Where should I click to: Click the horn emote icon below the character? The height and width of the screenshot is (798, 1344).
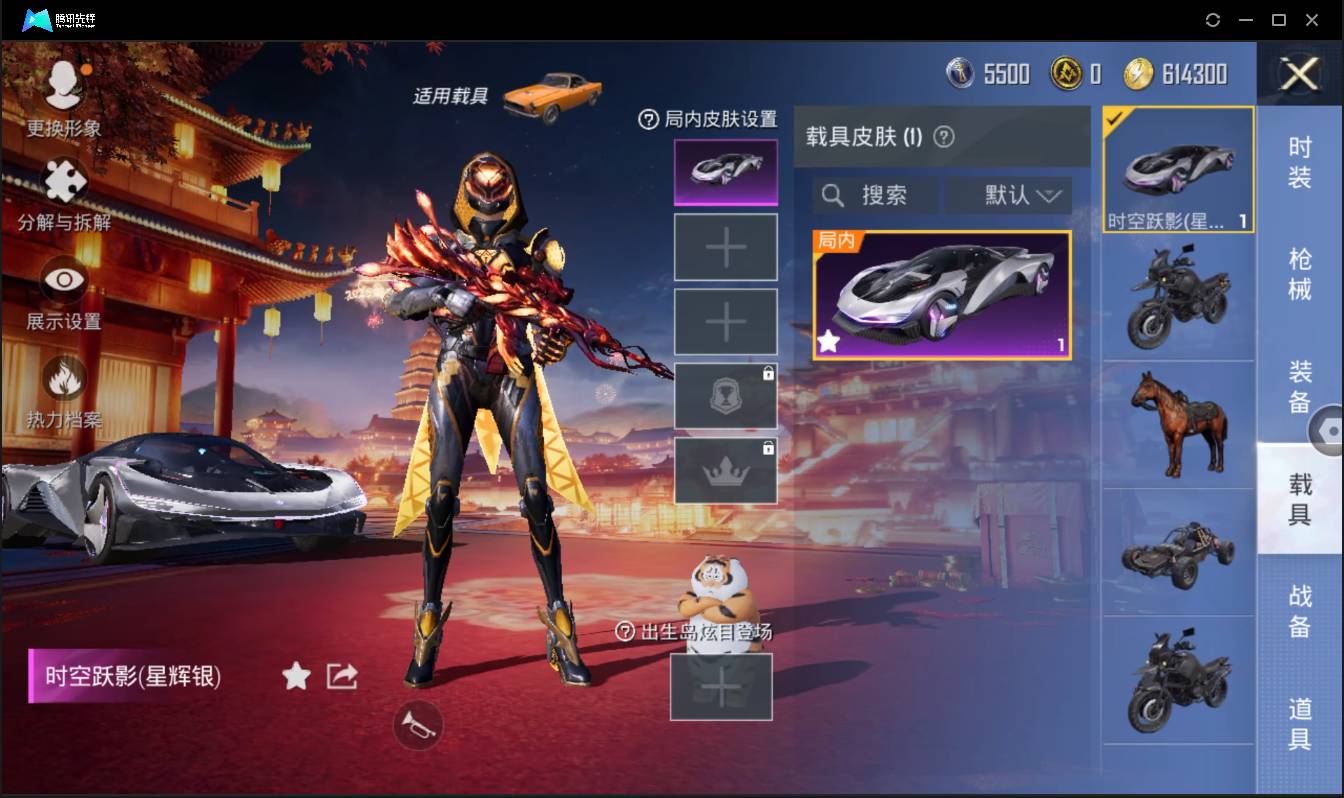pos(419,726)
